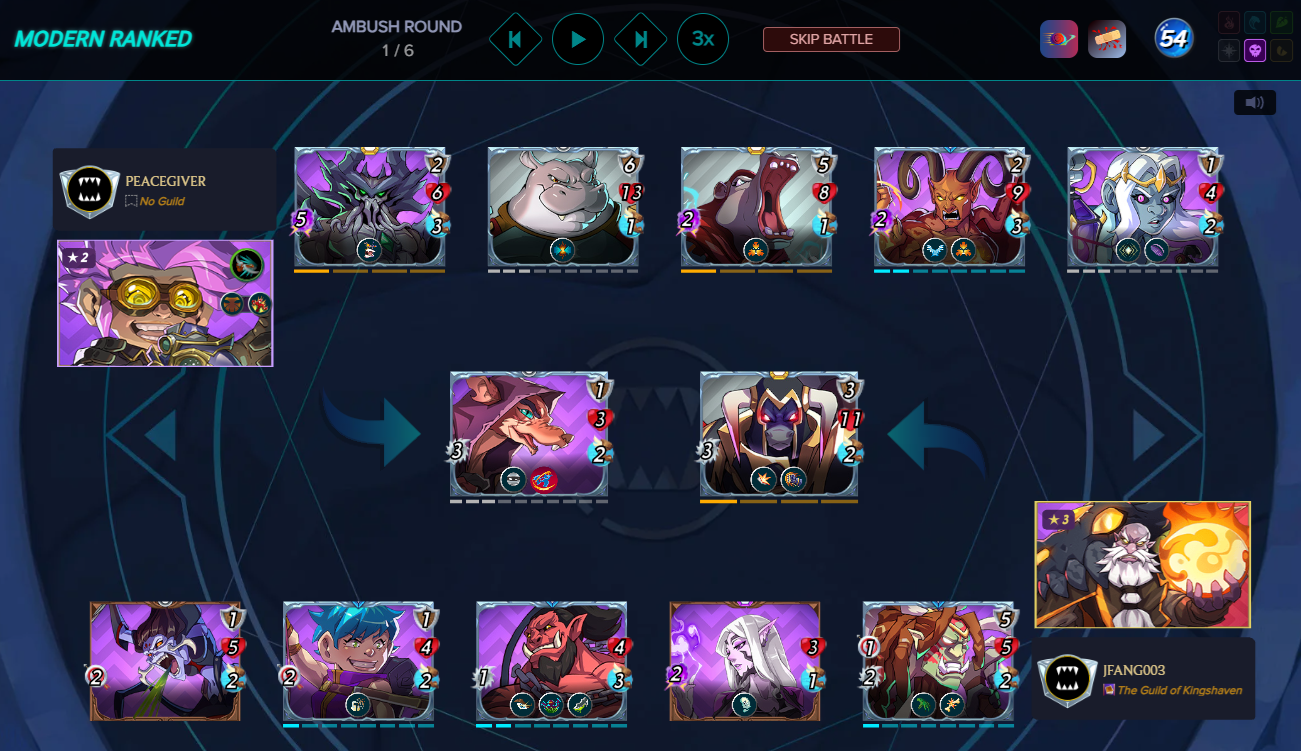Viewport: 1301px width, 751px height.
Task: Inspect the goggled pink-haired summoner card
Action: coord(165,302)
